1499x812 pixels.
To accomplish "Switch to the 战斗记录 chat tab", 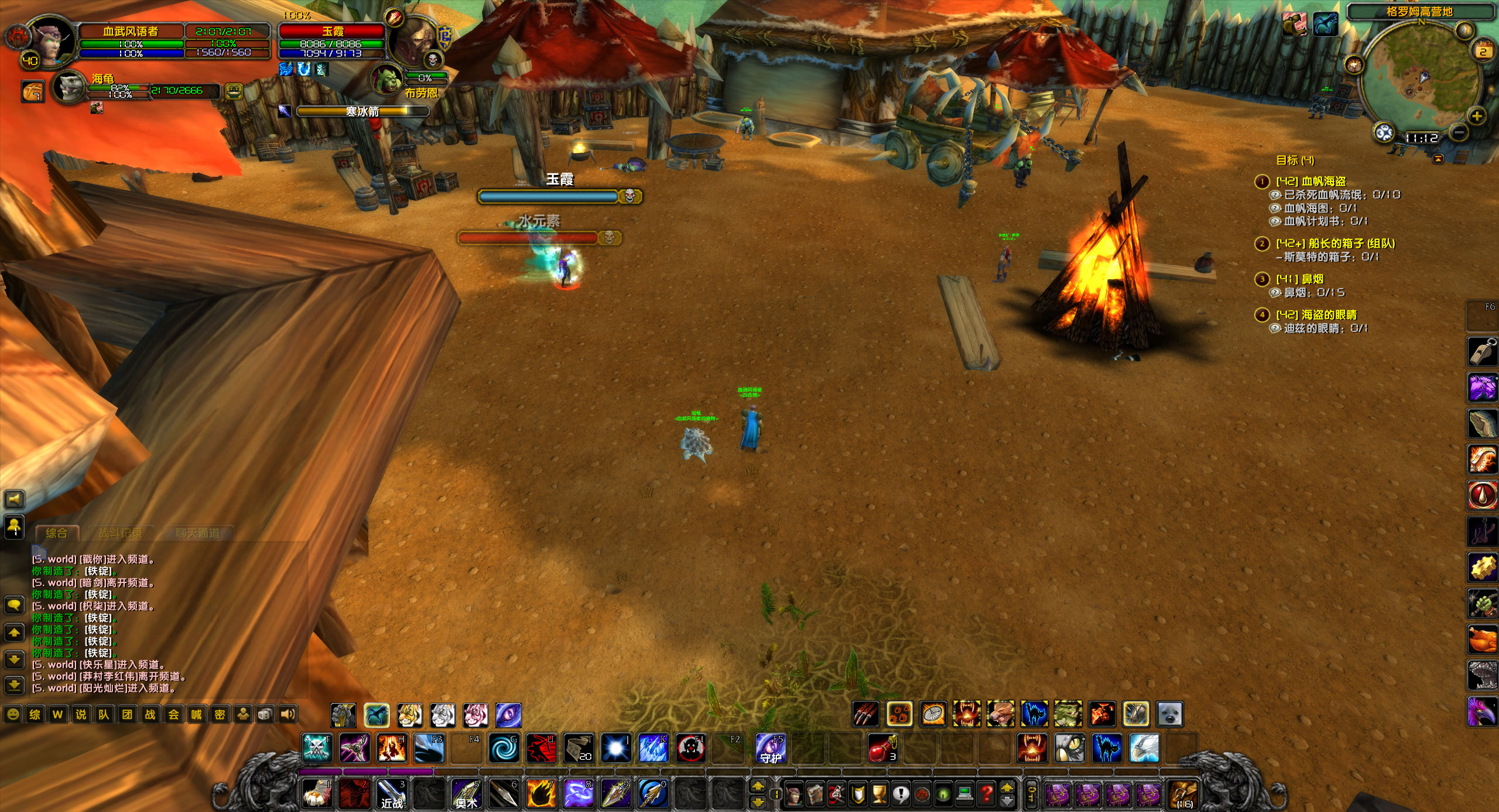I will [x=123, y=533].
